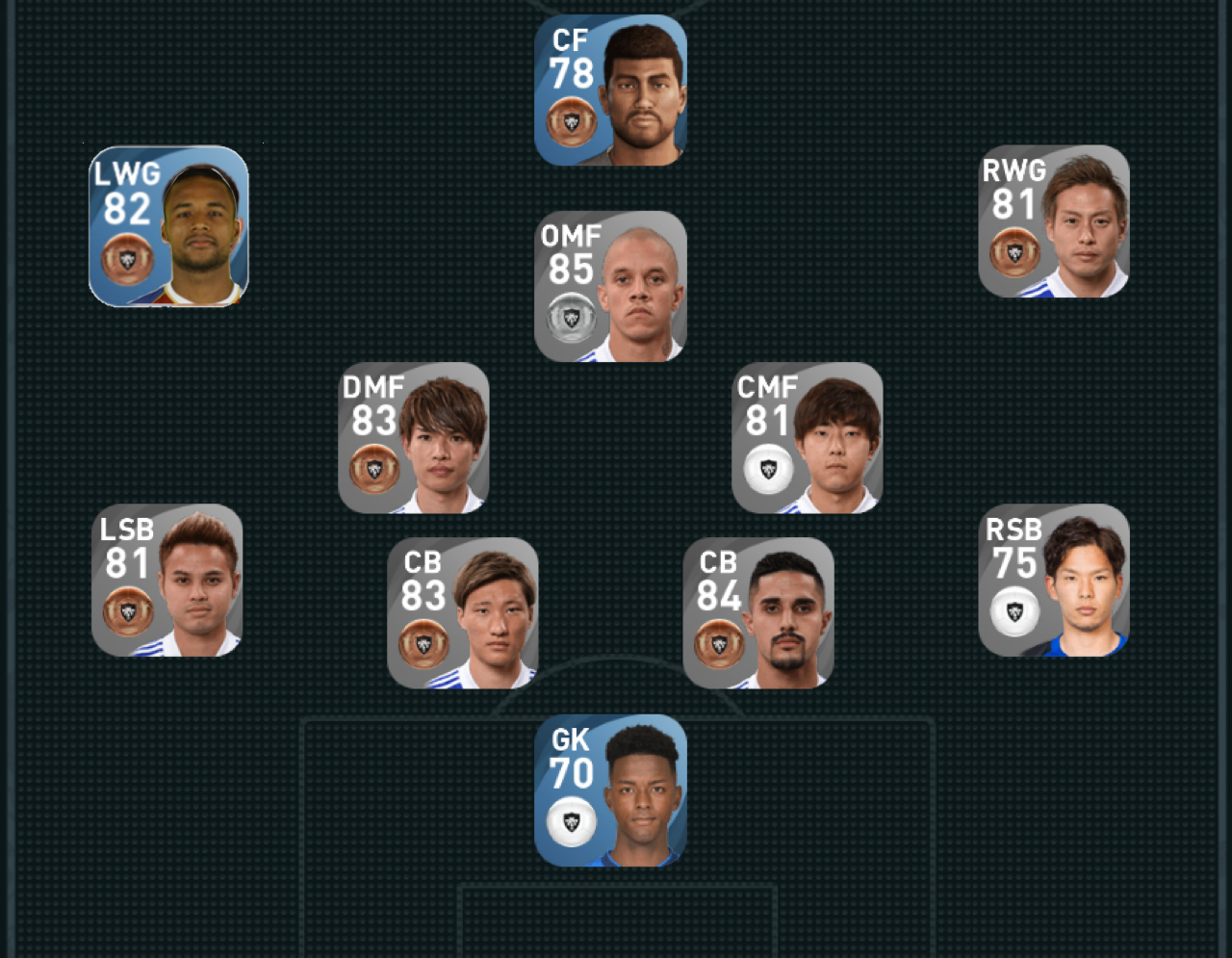Select the CF player card rated 78
This screenshot has height=958, width=1232.
[x=610, y=91]
